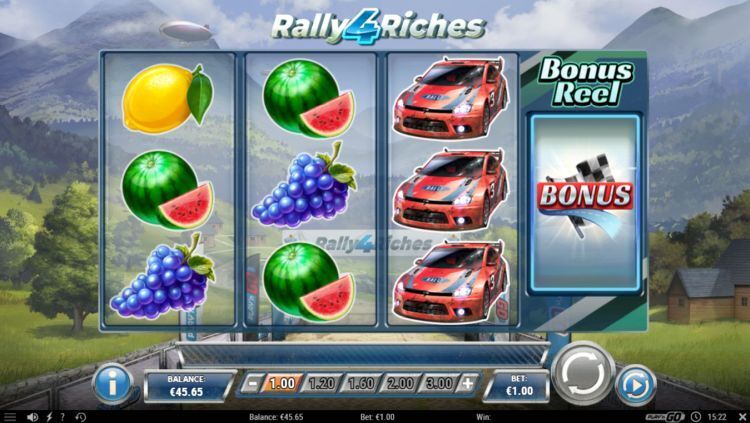
Task: Toggle fast play with the lightning bolt icon
Action: point(49,416)
